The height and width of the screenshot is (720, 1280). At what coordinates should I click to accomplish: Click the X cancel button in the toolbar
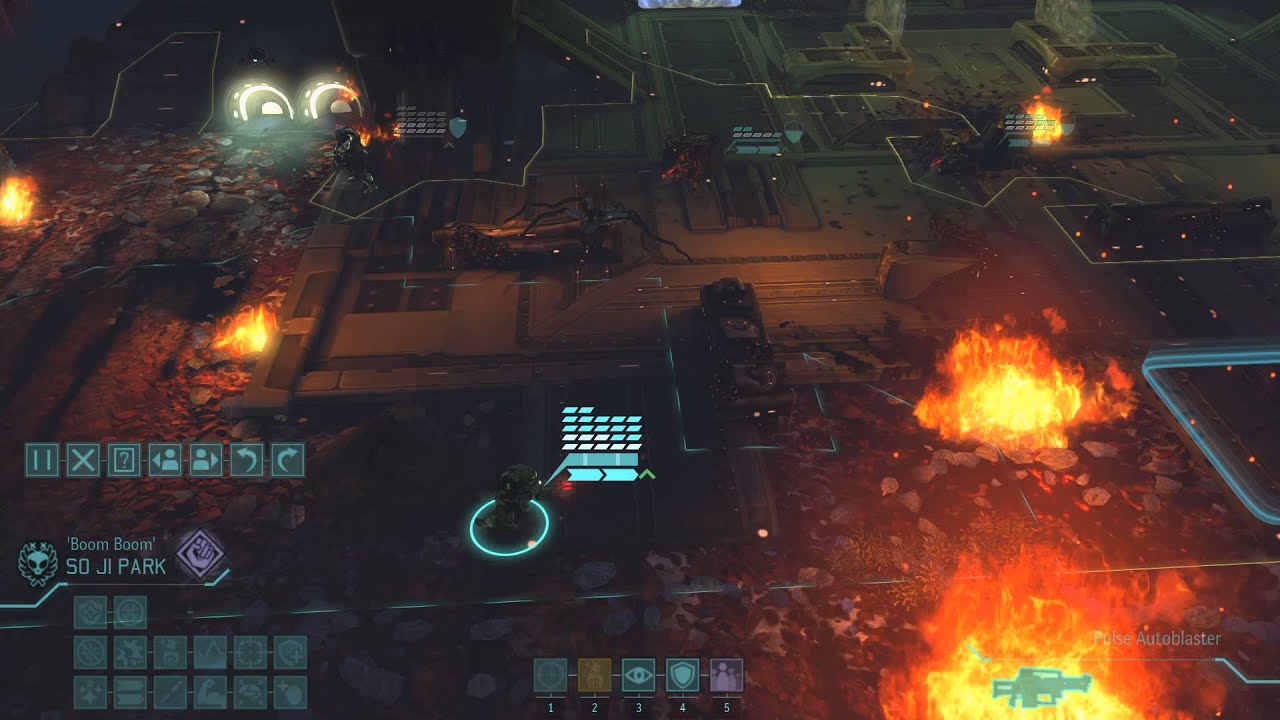pyautogui.click(x=83, y=460)
